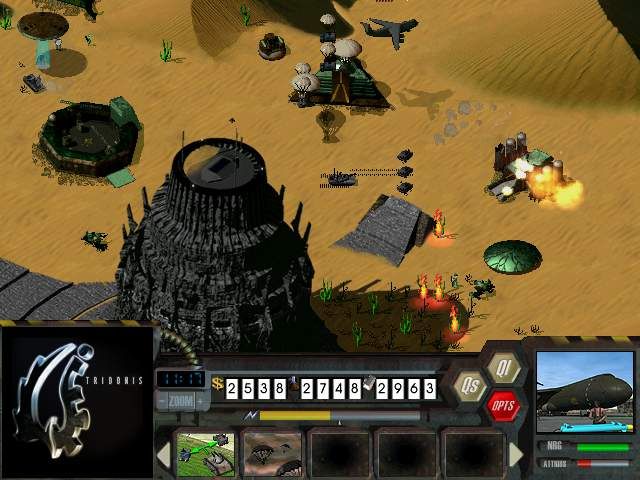
Task: Click the Tribris logo panel
Action: click(x=77, y=402)
